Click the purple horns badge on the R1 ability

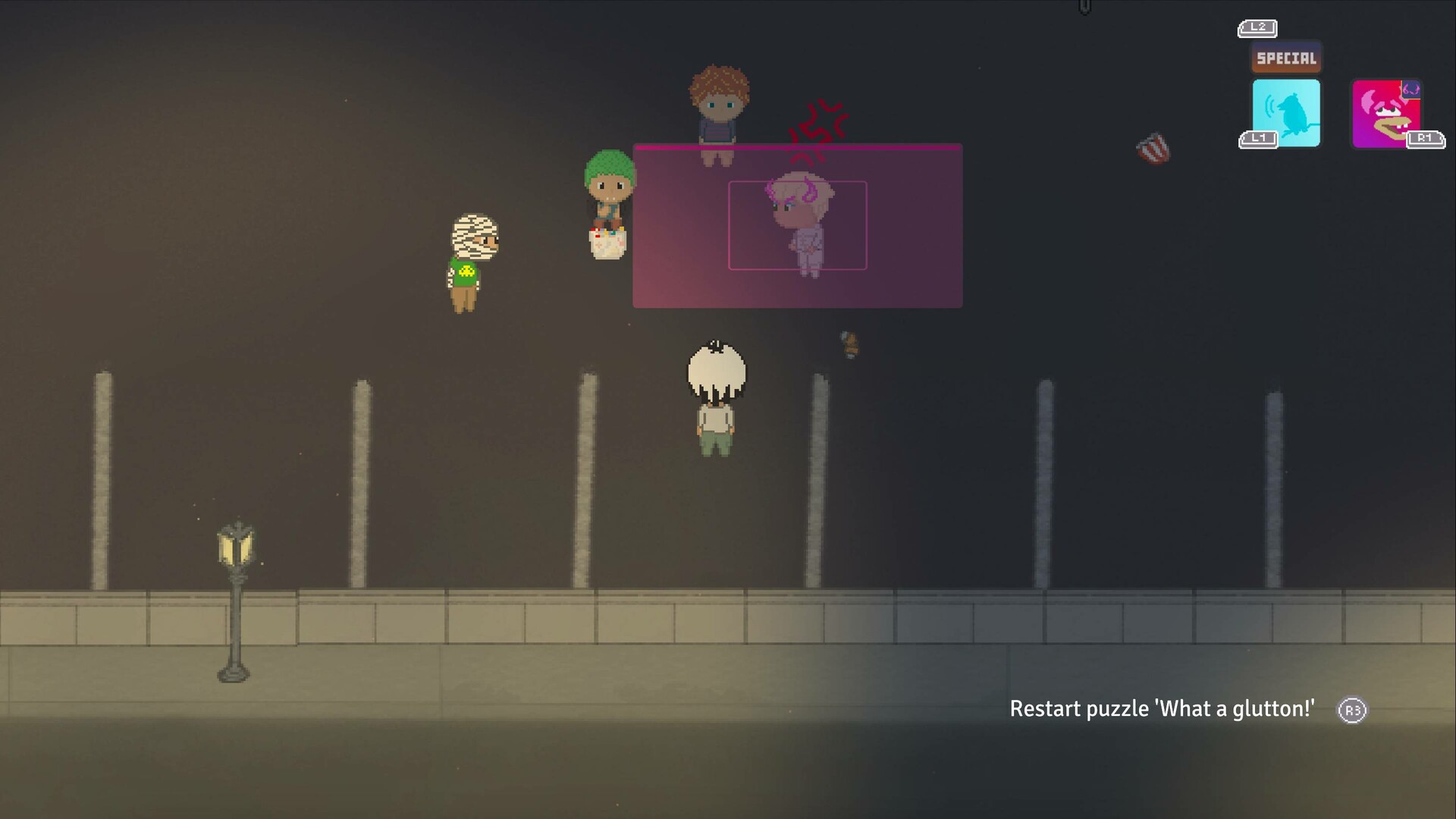click(x=1411, y=89)
